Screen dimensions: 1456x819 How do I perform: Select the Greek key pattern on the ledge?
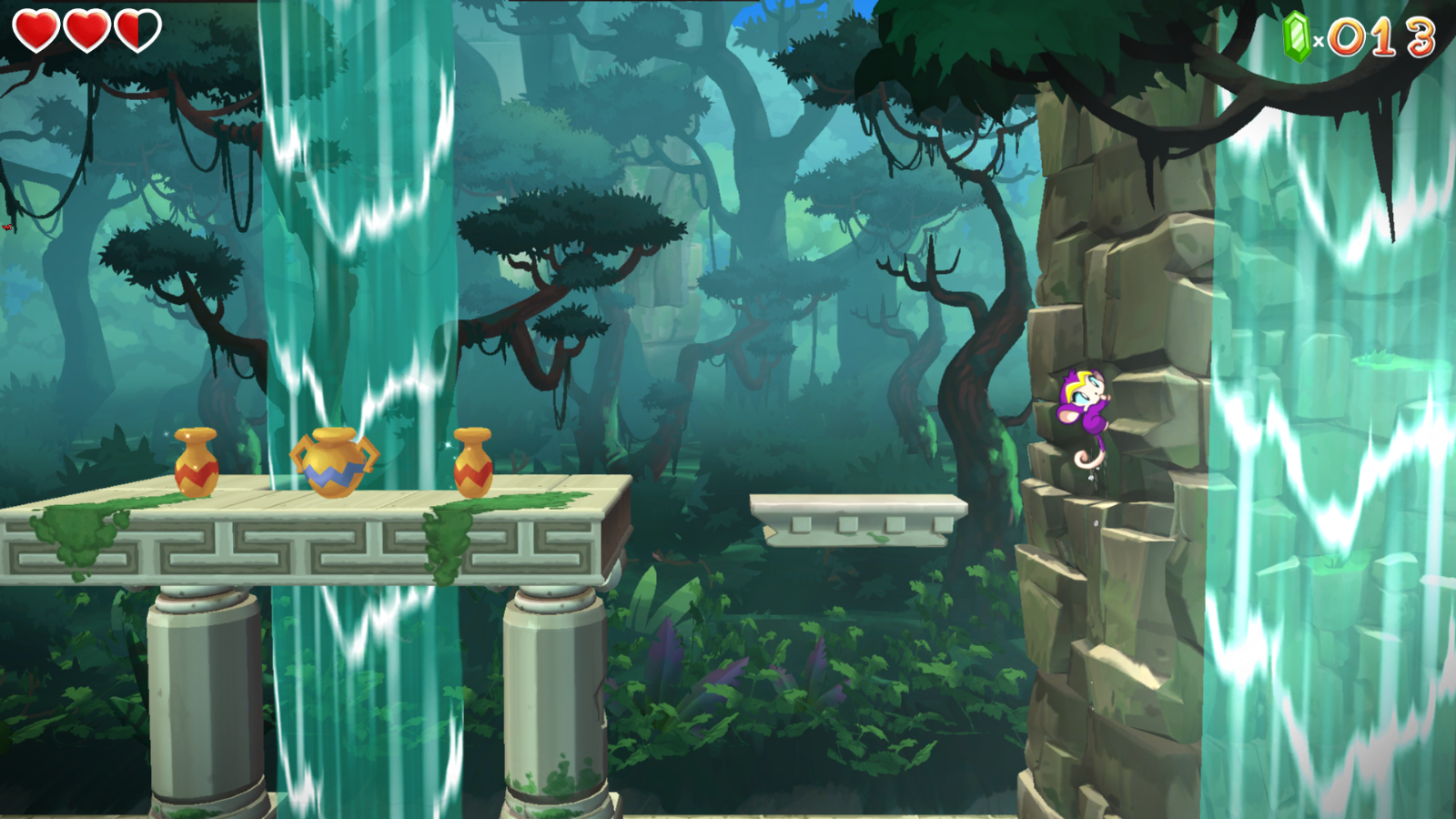point(300,546)
